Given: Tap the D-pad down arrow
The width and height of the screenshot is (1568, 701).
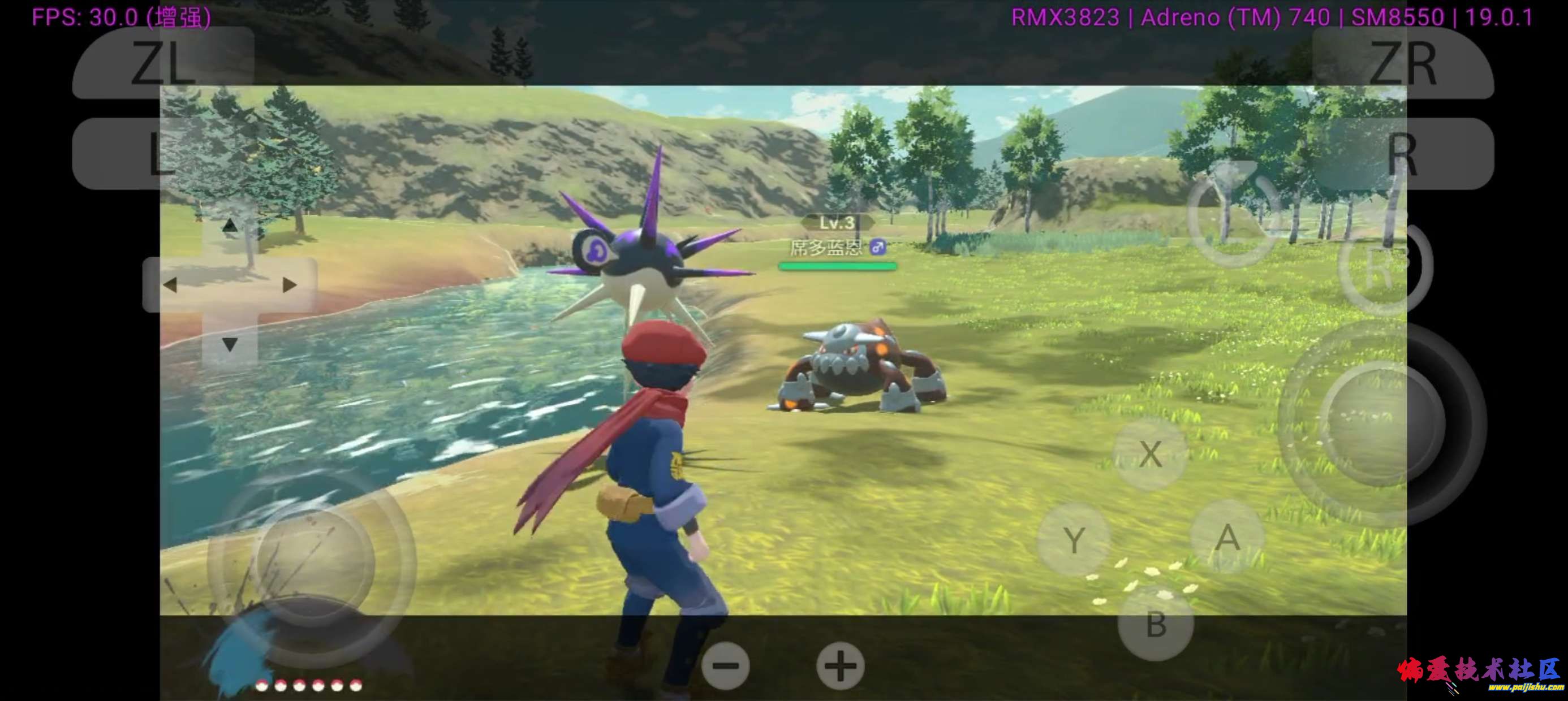Looking at the screenshot, I should (230, 344).
